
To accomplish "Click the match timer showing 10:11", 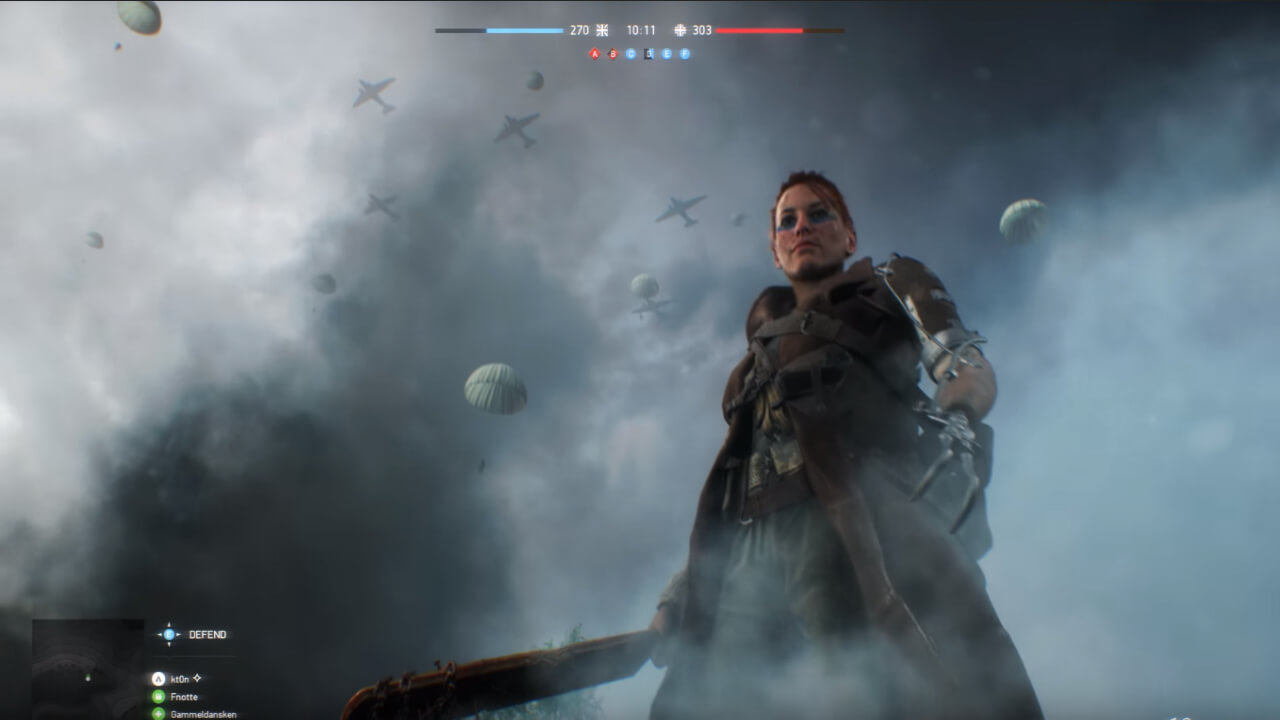I will coord(639,30).
